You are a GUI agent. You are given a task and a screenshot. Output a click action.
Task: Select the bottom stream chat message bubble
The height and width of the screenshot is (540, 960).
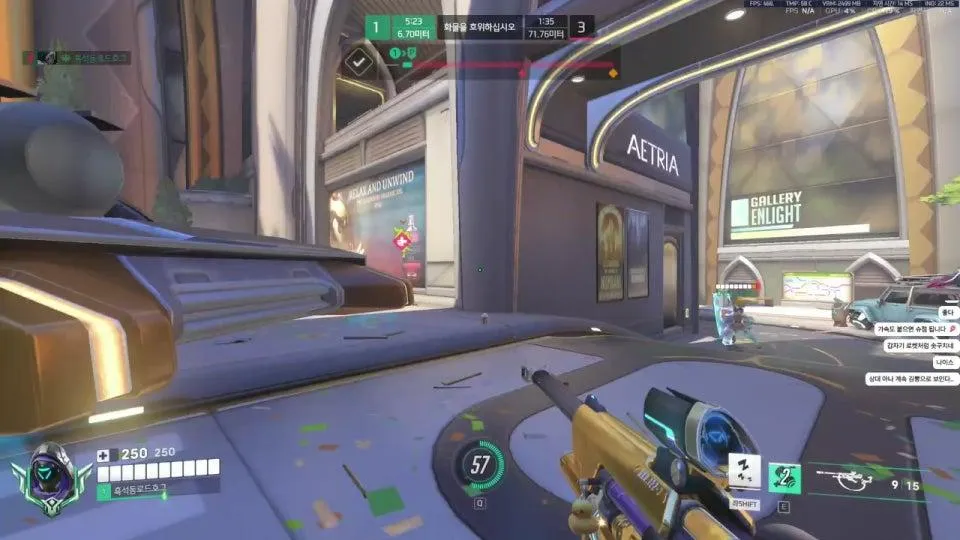[x=911, y=379]
